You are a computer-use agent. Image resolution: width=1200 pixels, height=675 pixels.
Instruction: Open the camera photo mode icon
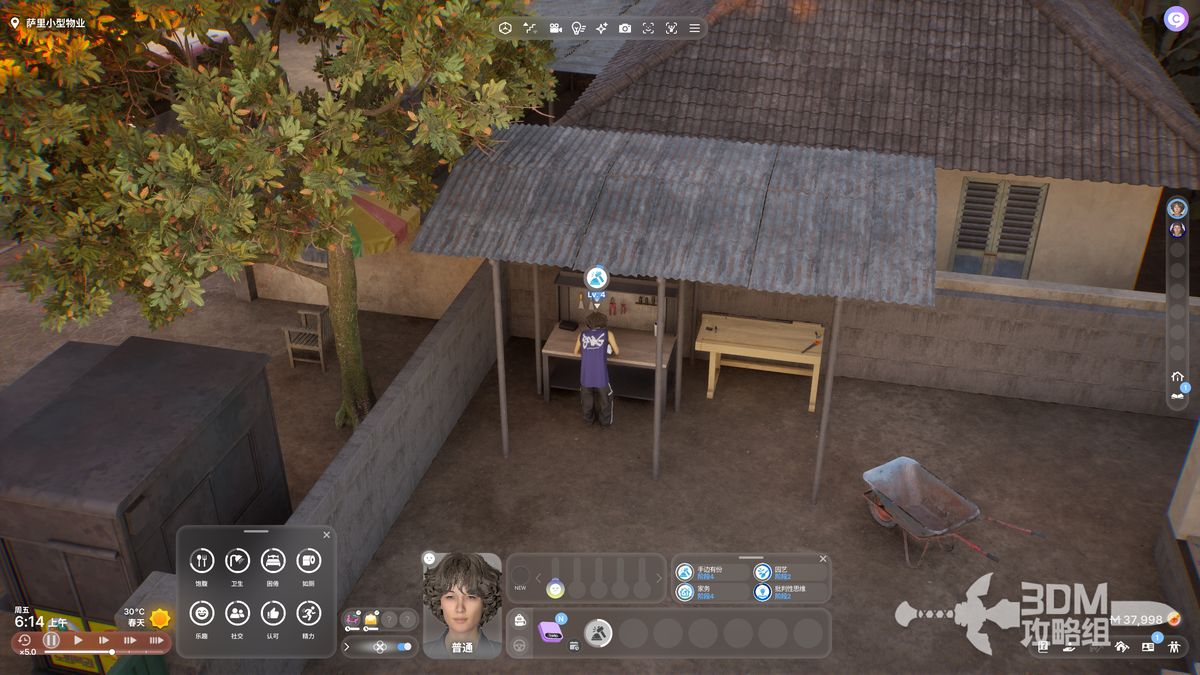coord(625,28)
